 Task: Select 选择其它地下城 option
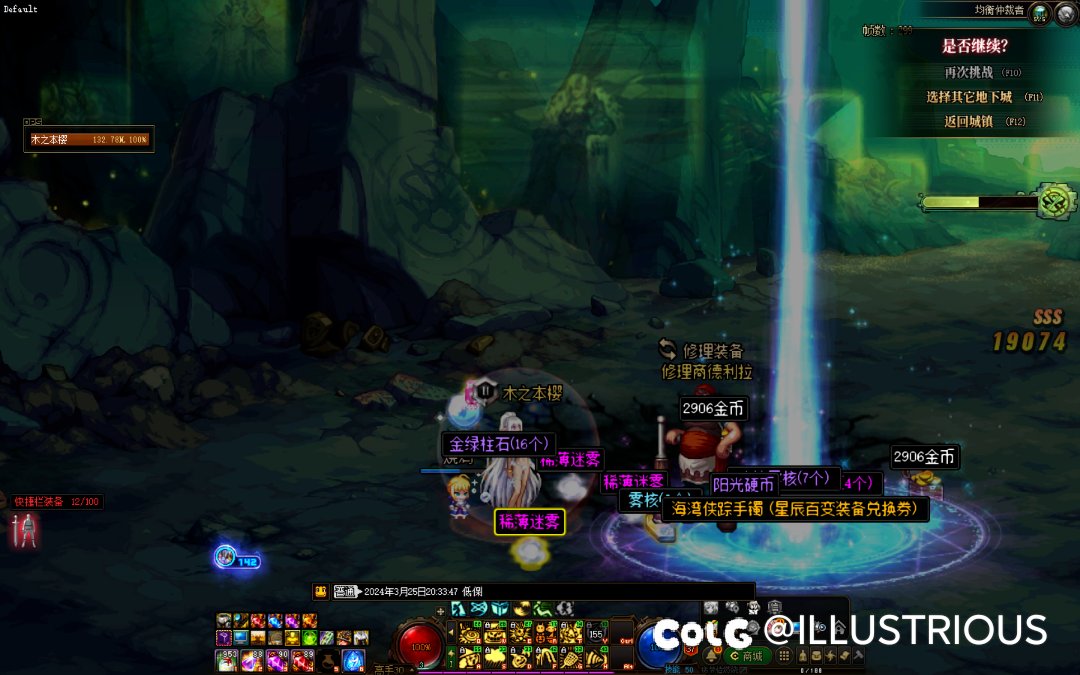click(969, 97)
